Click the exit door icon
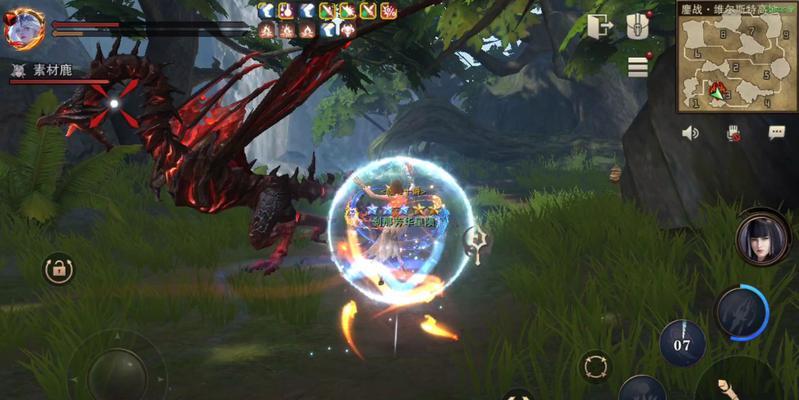The width and height of the screenshot is (799, 400). pyautogui.click(x=600, y=26)
